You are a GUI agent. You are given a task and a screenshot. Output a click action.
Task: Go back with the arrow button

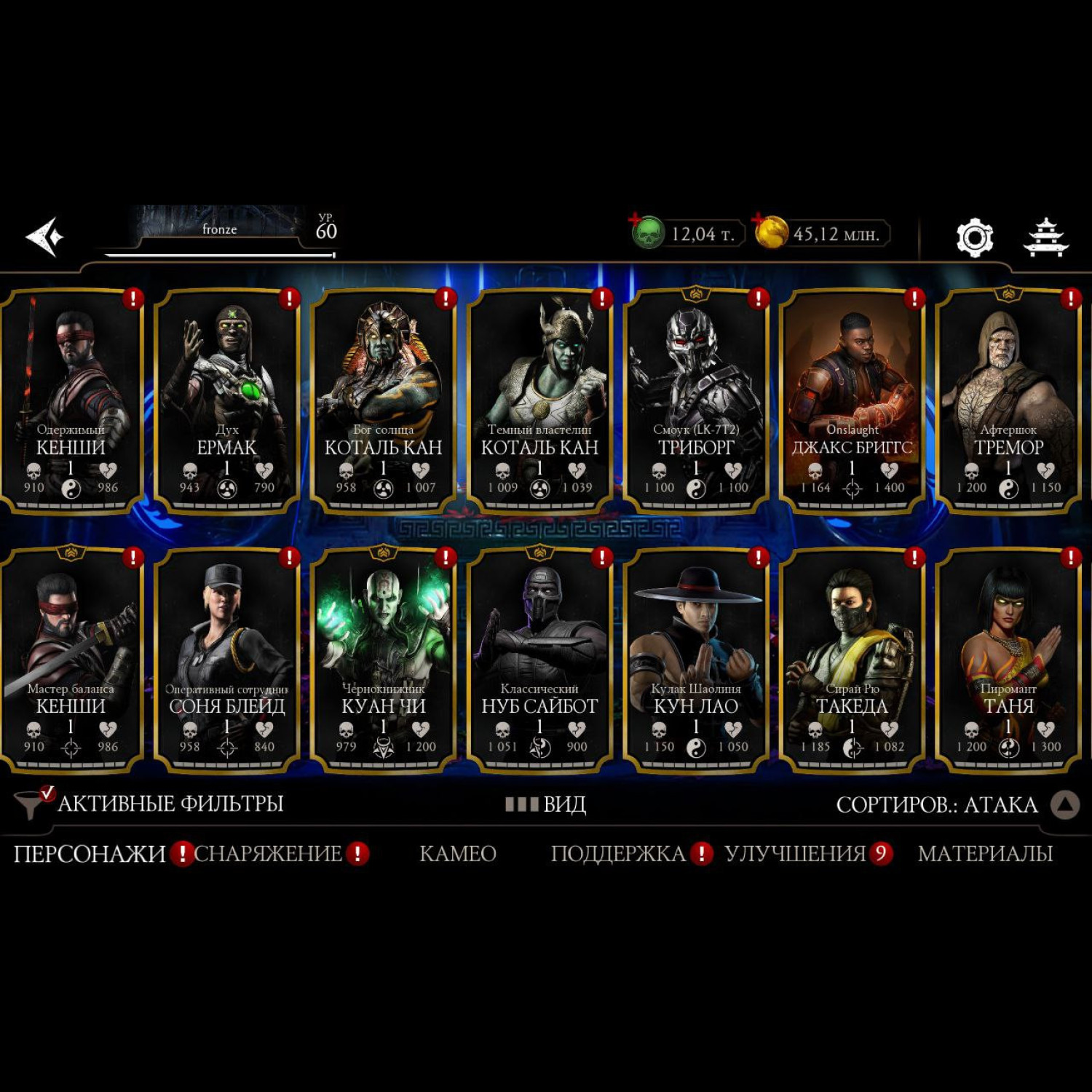click(45, 237)
